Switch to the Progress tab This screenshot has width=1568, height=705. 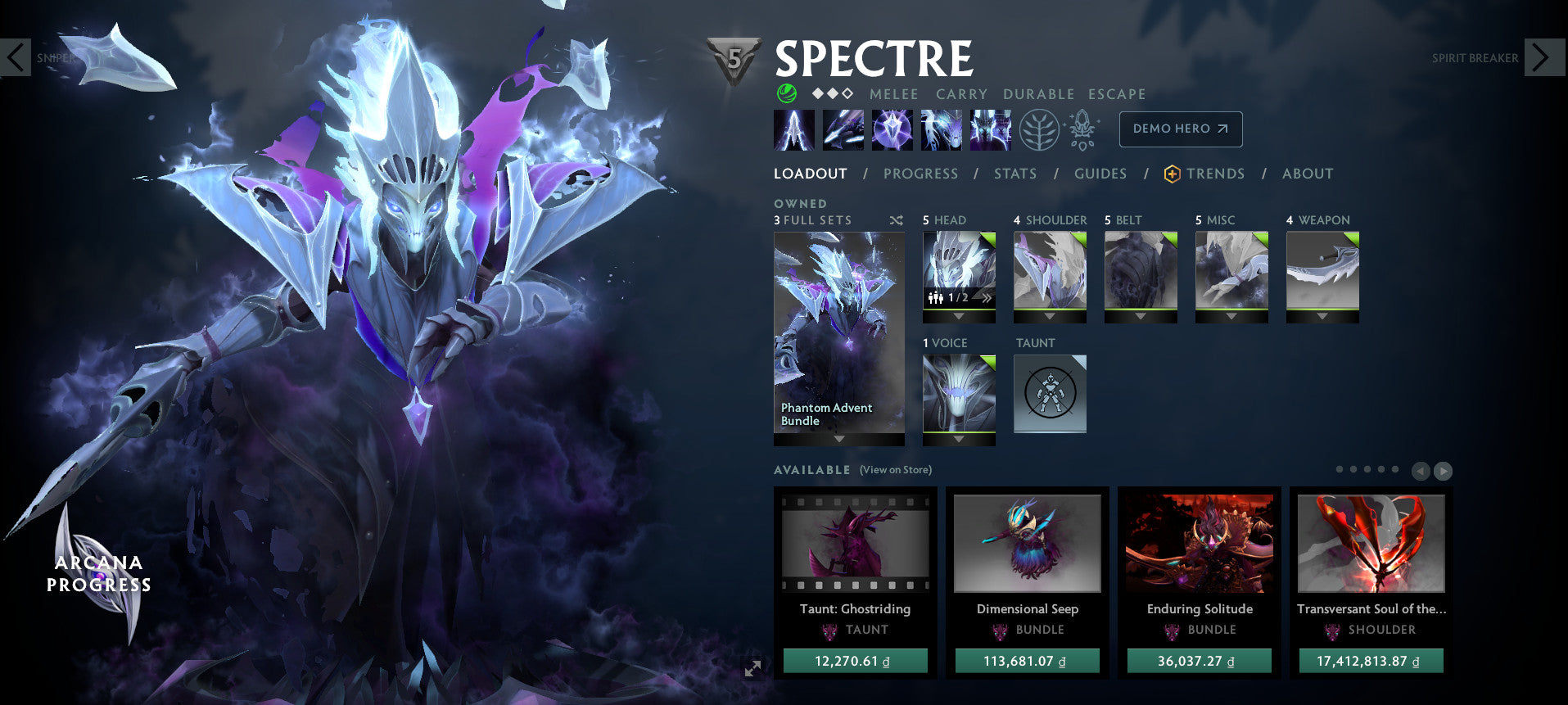click(920, 174)
